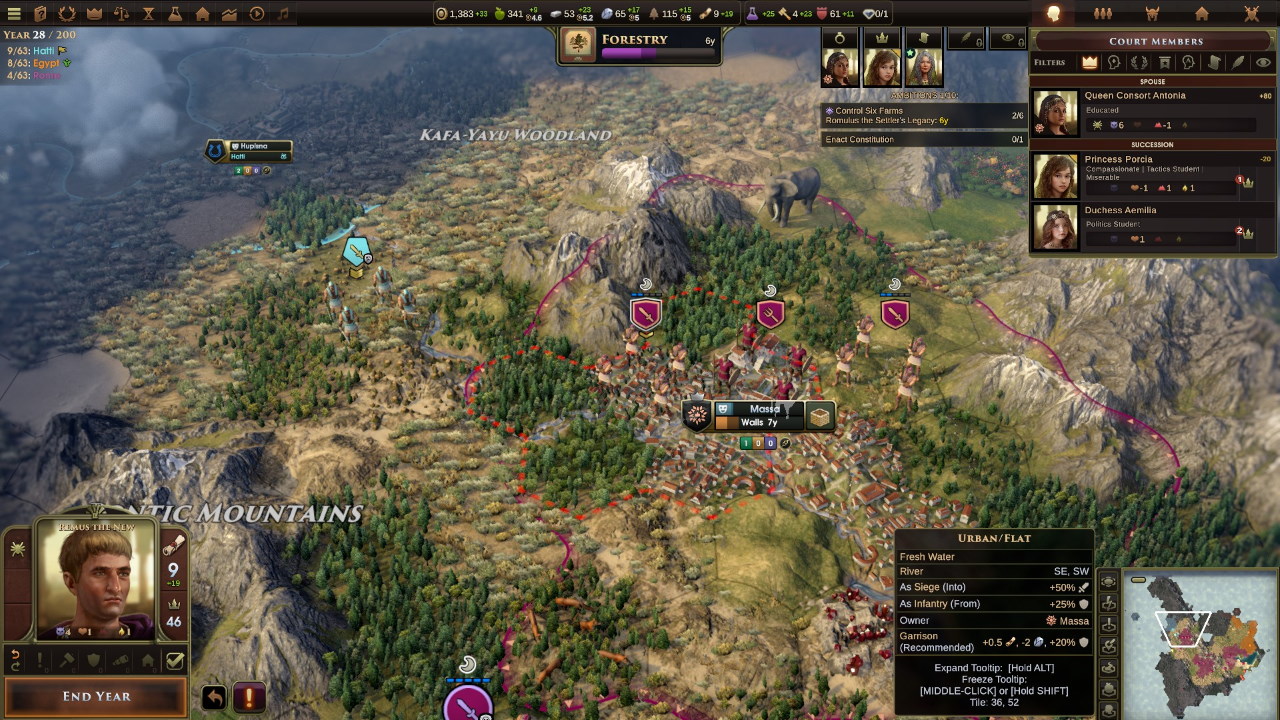The image size is (1280, 720).
Task: End the current year
Action: coord(96,696)
